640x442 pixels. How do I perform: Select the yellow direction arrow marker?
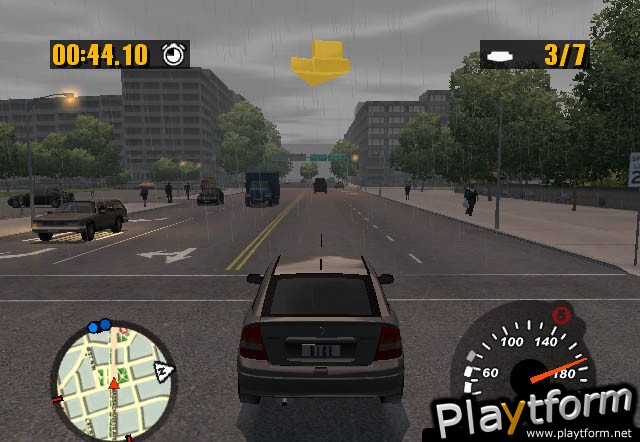318,62
